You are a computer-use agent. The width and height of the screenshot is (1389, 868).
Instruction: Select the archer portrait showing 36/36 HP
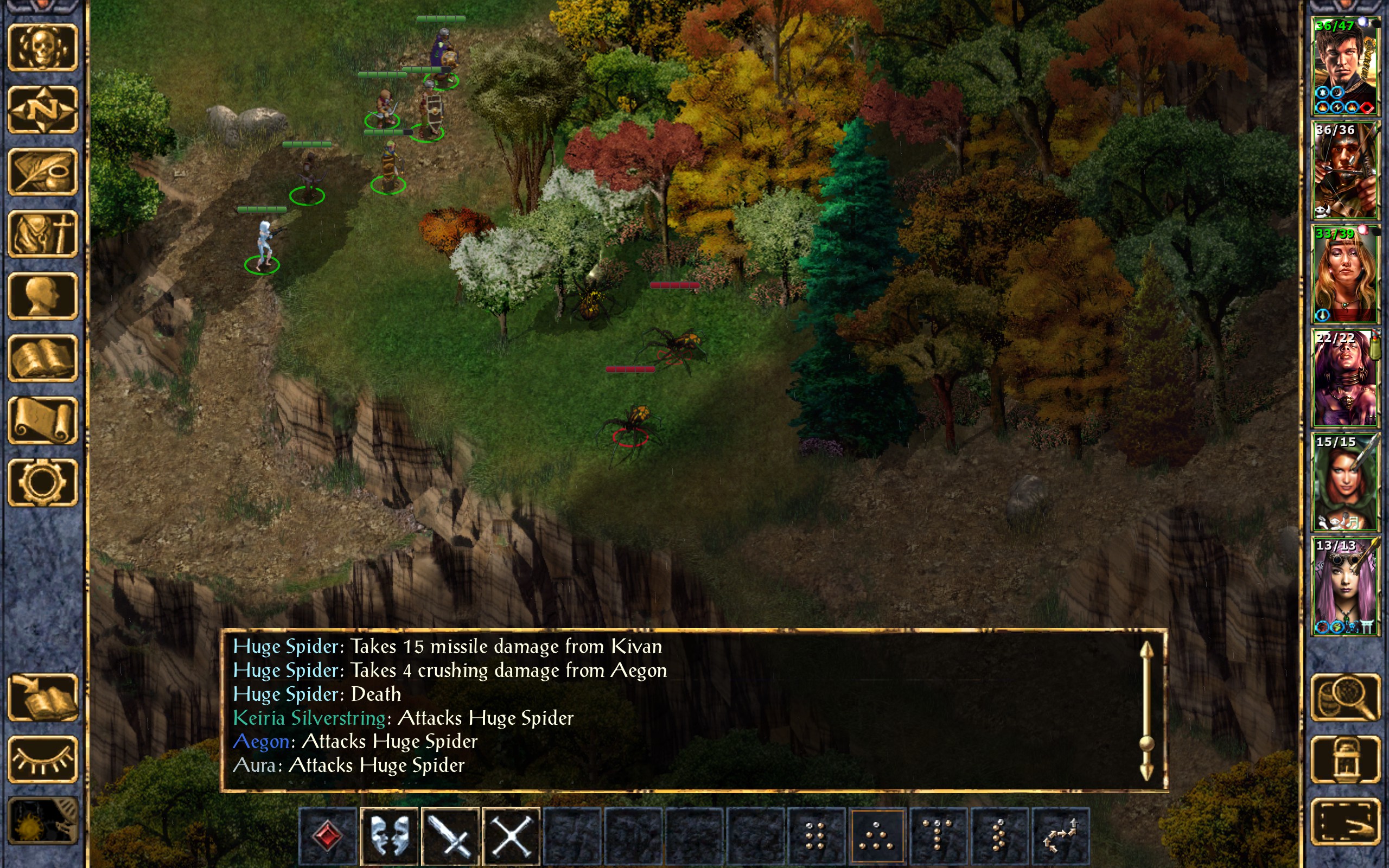(1345, 170)
